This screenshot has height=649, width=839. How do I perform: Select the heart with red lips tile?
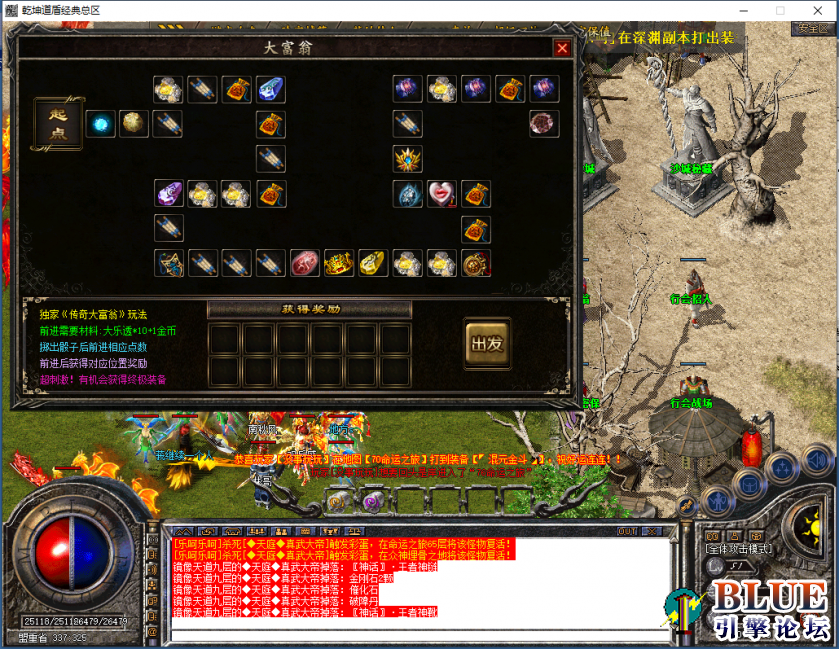441,193
